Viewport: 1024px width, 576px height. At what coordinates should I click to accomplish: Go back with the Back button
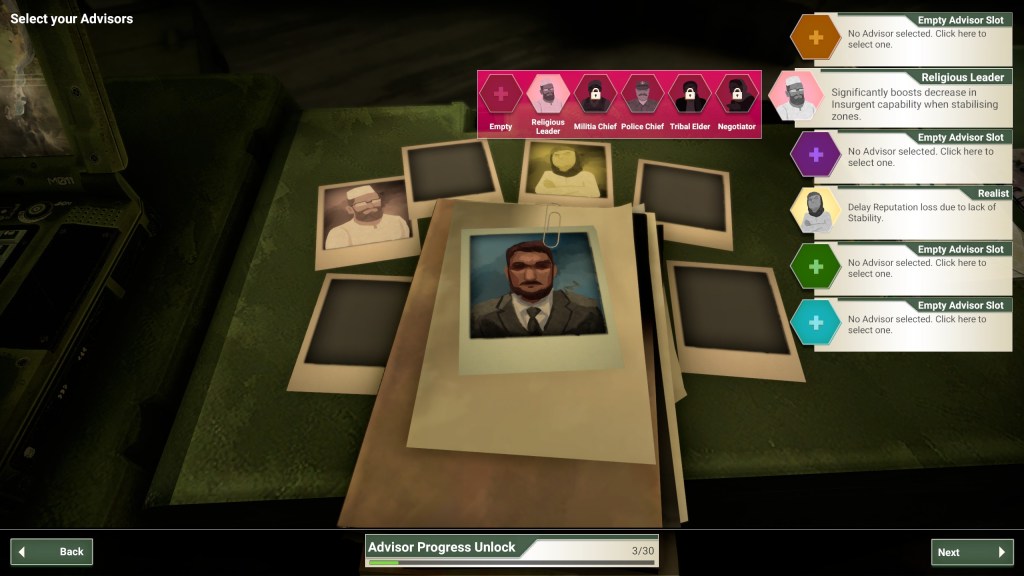coord(52,551)
